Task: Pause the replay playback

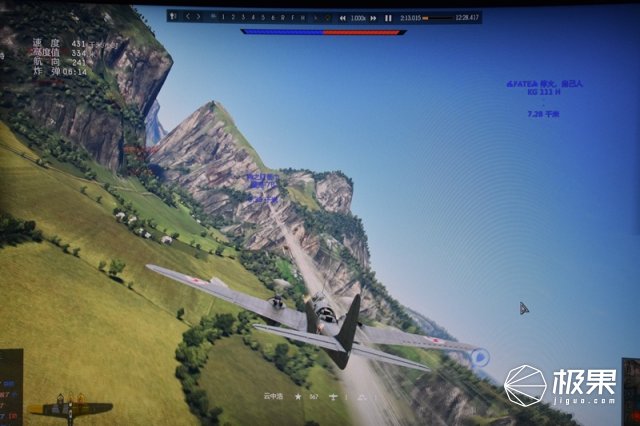Action: 389,18
